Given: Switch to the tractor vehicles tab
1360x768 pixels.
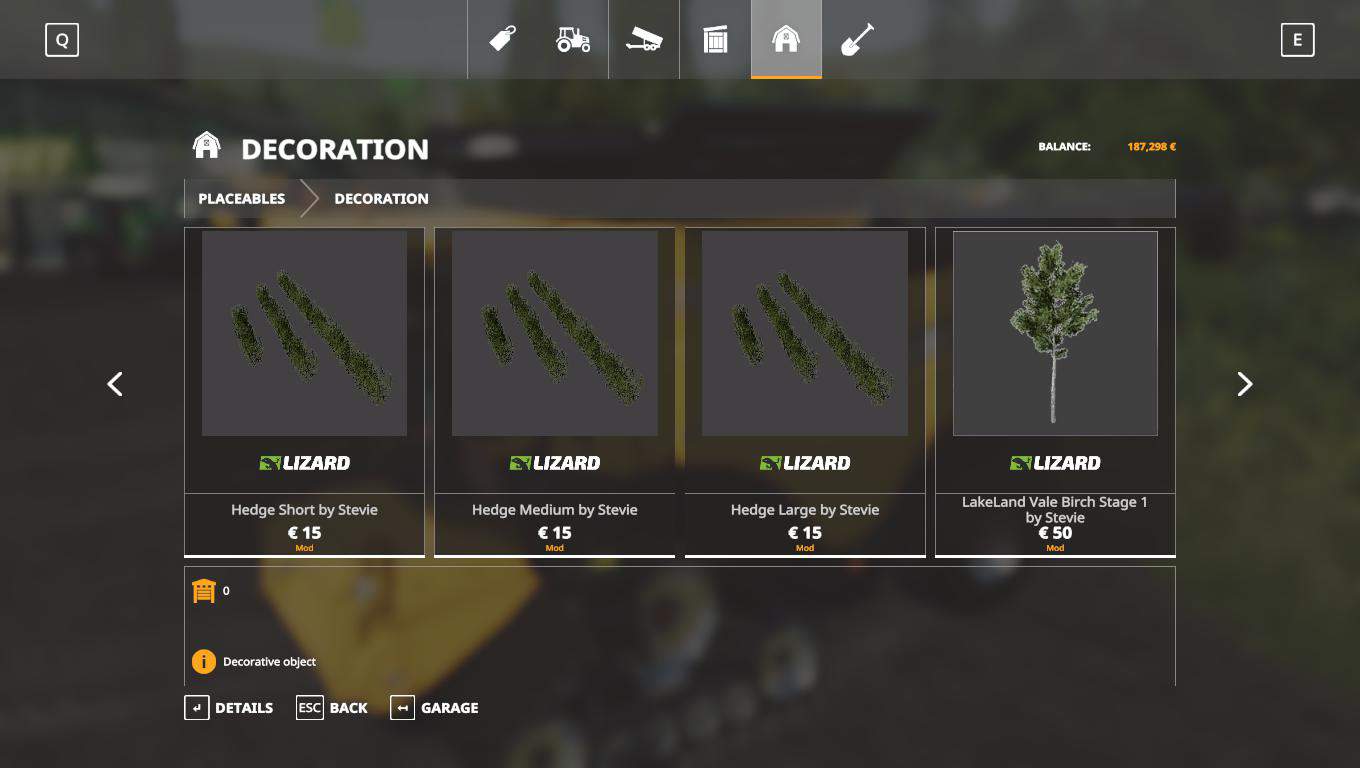Looking at the screenshot, I should click(x=573, y=40).
